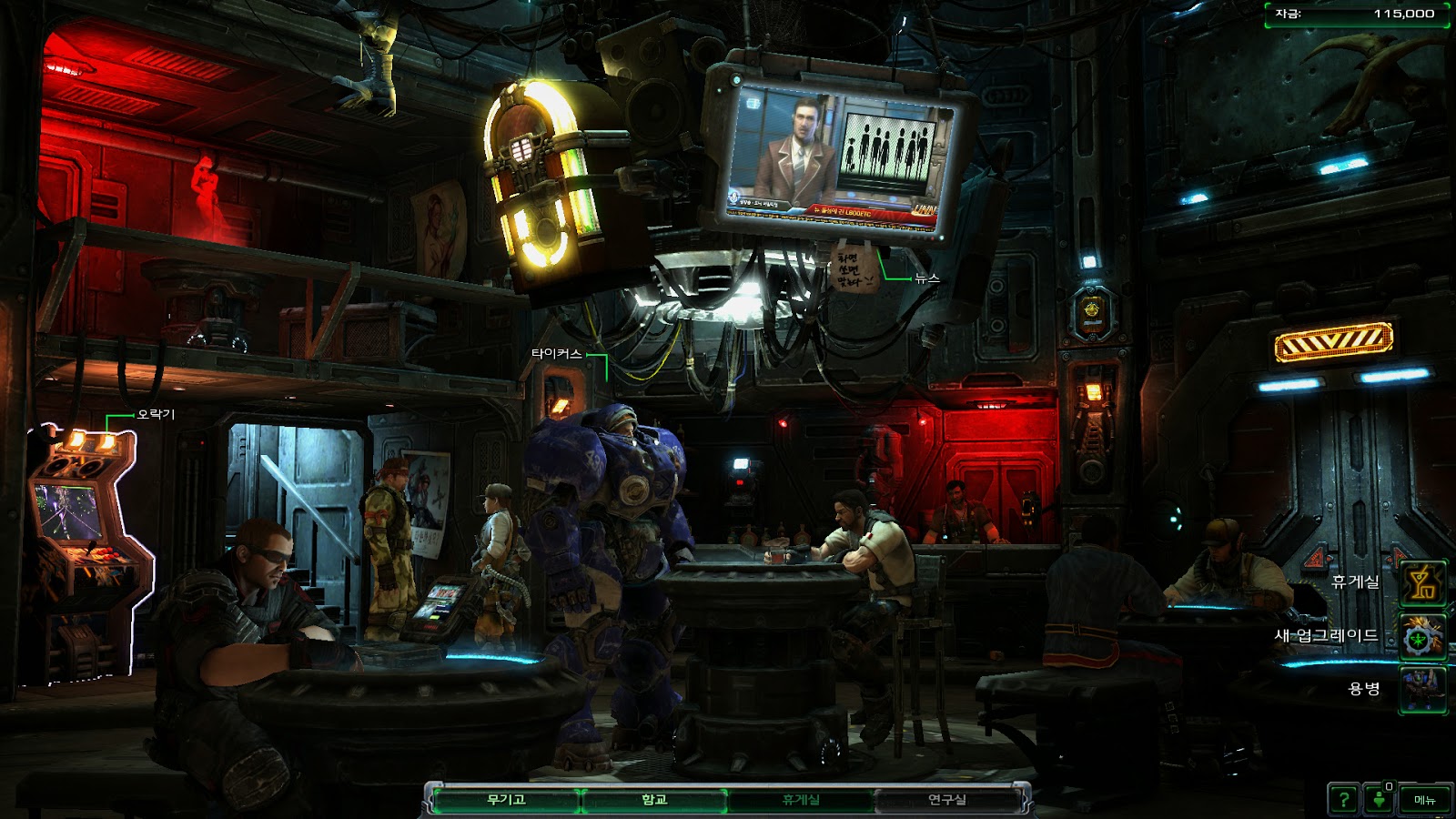Switch to the 무기고 (Armory) tab
This screenshot has height=819, width=1456.
tap(506, 800)
